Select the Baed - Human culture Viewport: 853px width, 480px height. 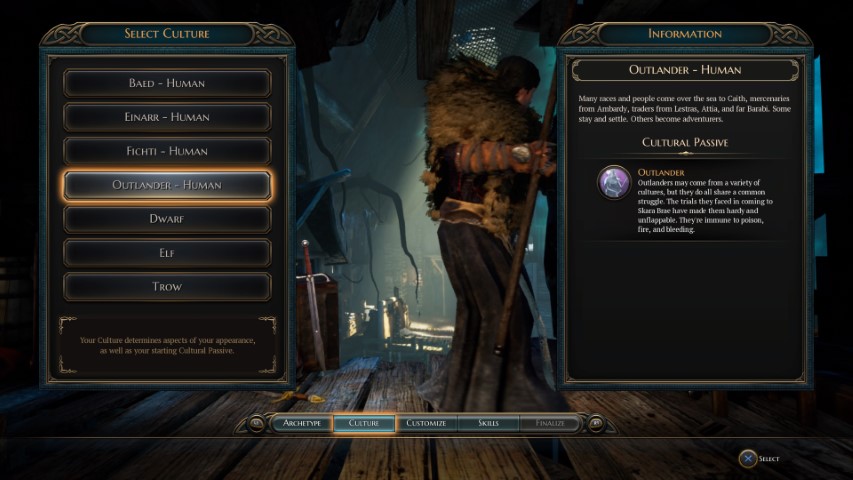167,83
